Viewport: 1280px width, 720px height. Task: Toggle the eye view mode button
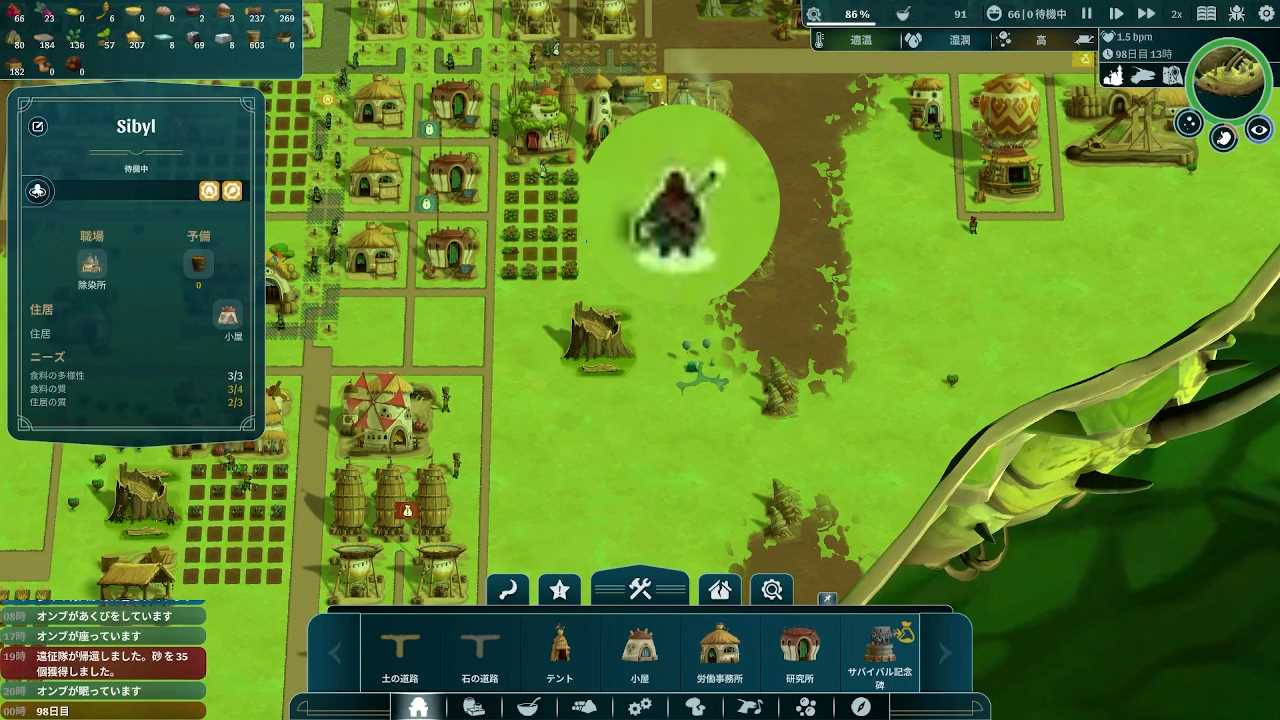1258,130
